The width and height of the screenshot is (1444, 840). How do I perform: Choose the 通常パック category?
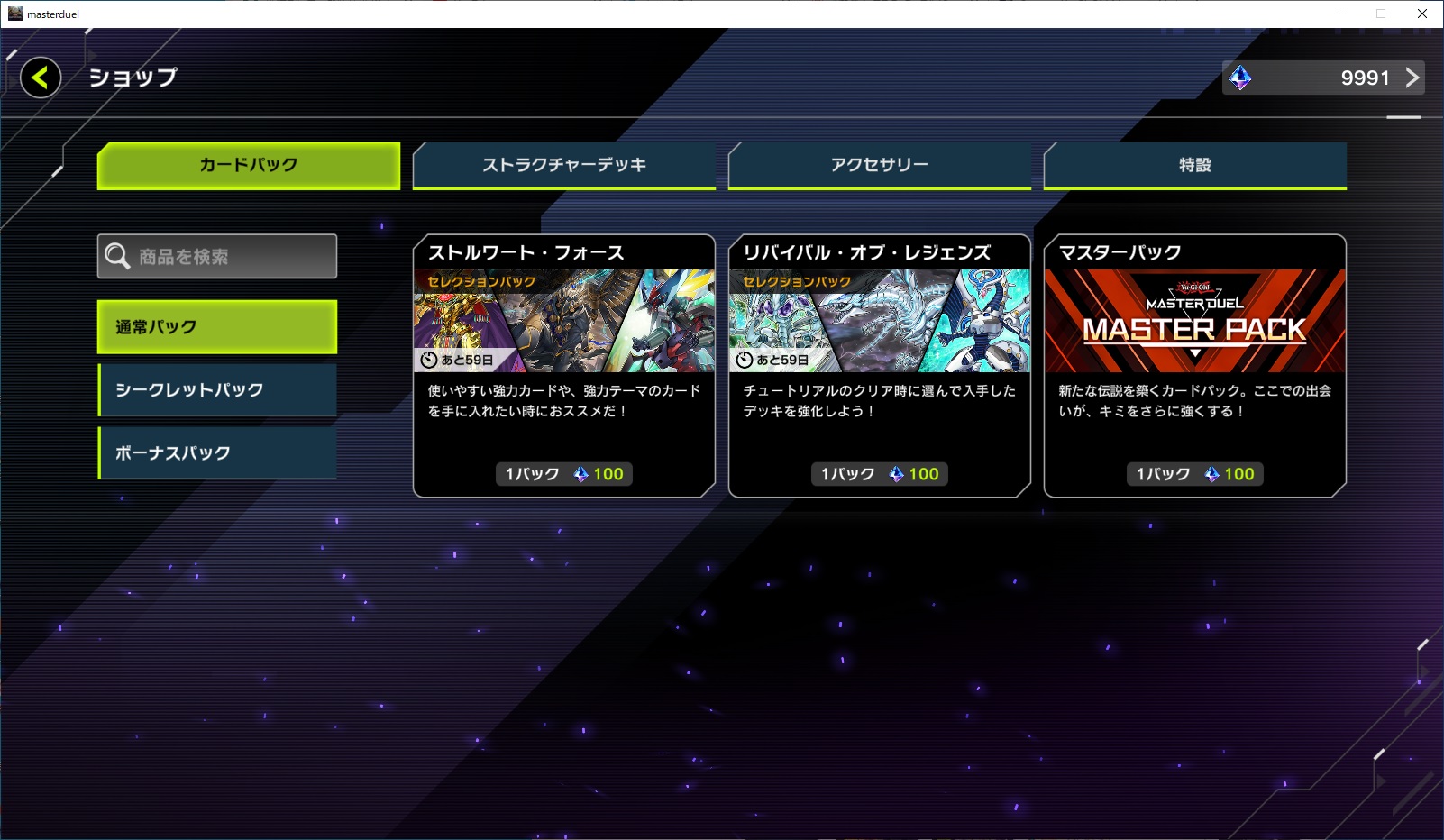(x=217, y=326)
